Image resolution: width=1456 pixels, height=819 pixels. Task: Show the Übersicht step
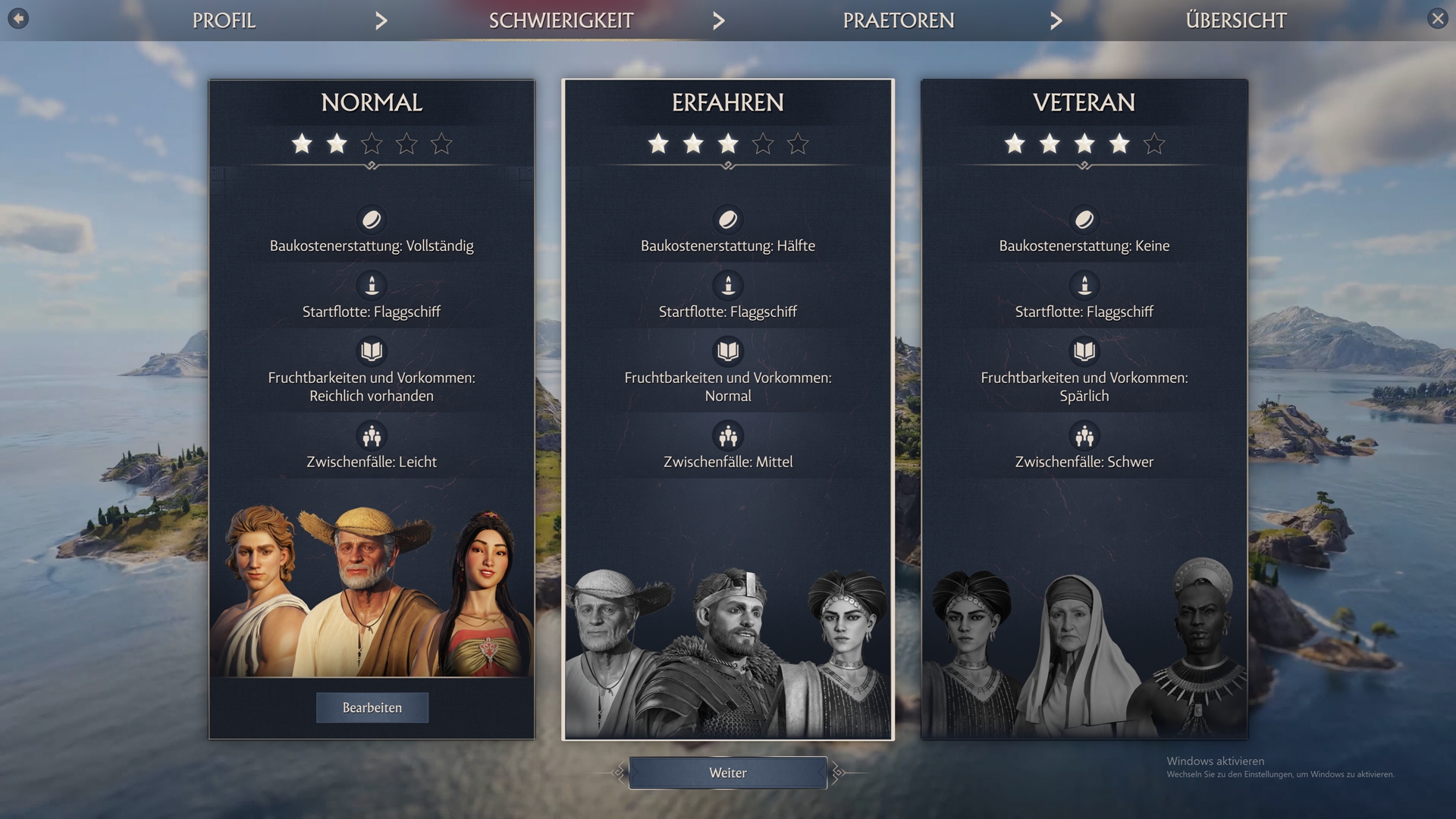click(1235, 20)
